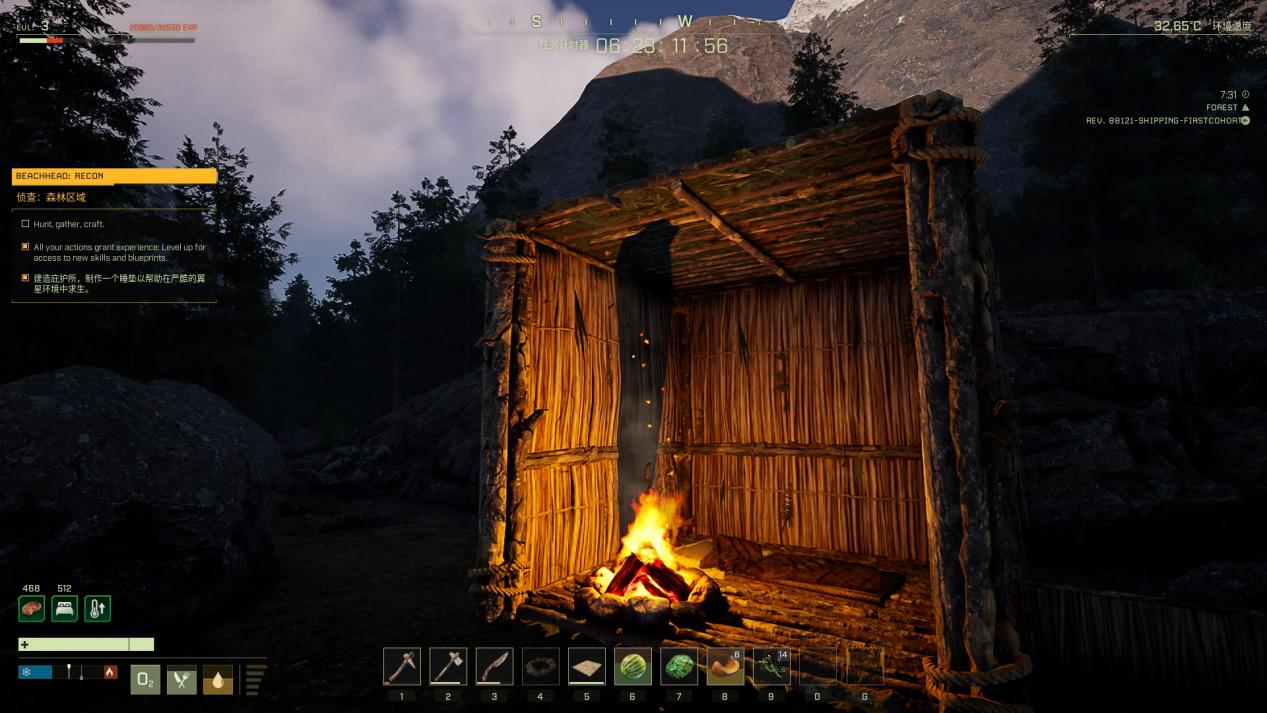Click the water droplet hydration icon
Viewport: 1267px width, 713px height.
tap(218, 680)
